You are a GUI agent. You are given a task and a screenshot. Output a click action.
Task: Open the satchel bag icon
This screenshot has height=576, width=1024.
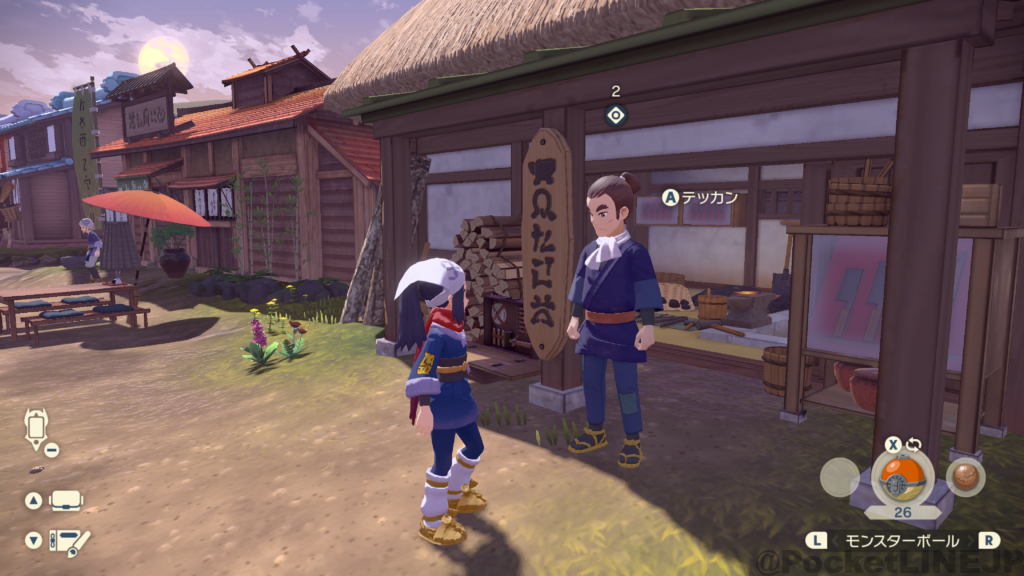point(66,500)
